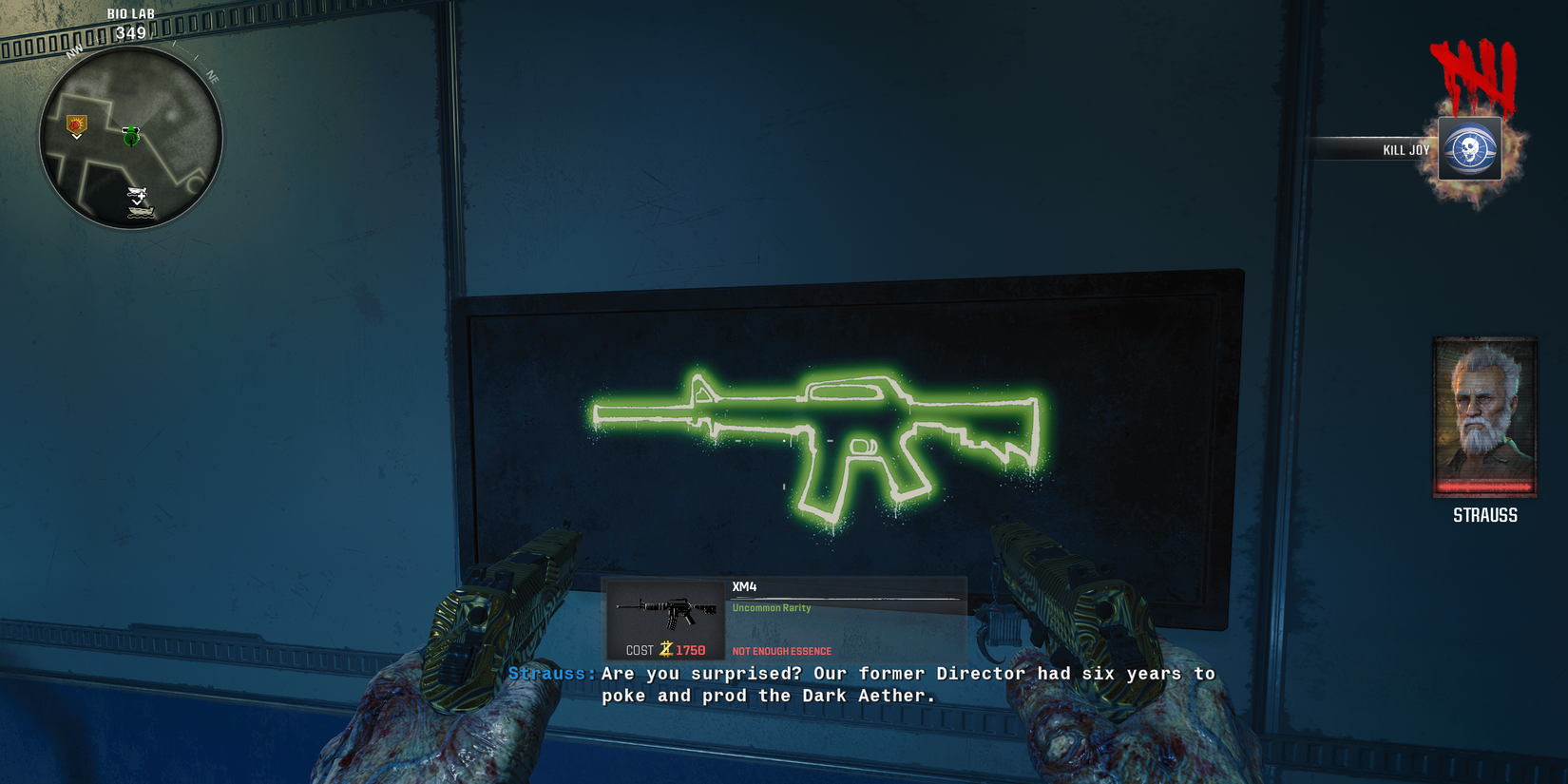Expand the chevron under the Pack-a-Punch marker
Image resolution: width=1568 pixels, height=784 pixels.
pyautogui.click(x=75, y=138)
